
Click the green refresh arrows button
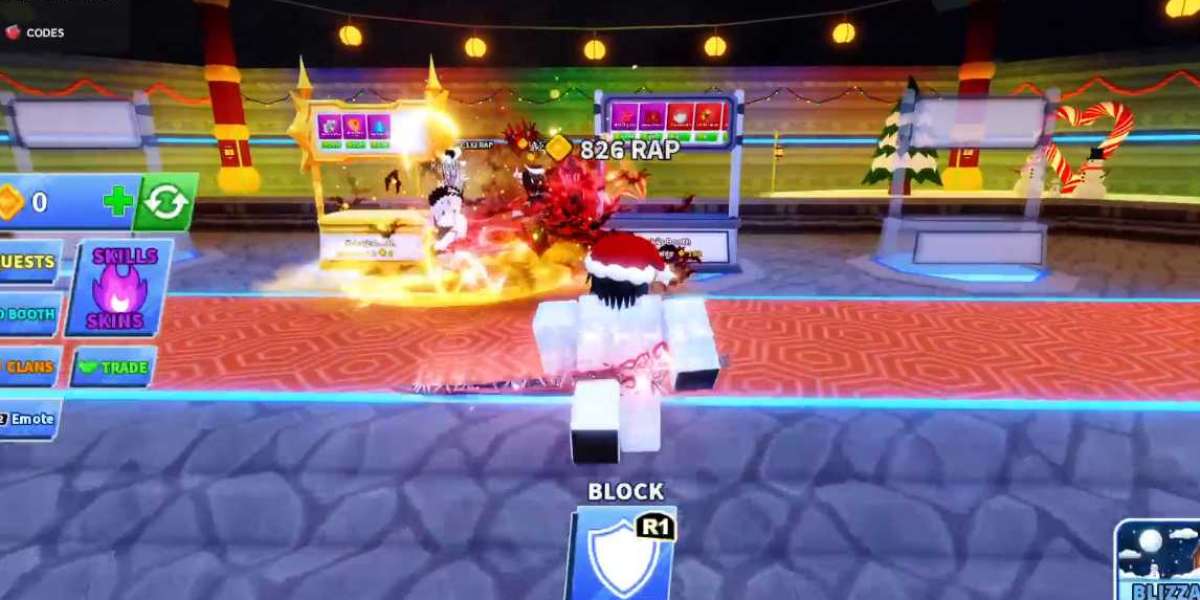click(x=165, y=202)
